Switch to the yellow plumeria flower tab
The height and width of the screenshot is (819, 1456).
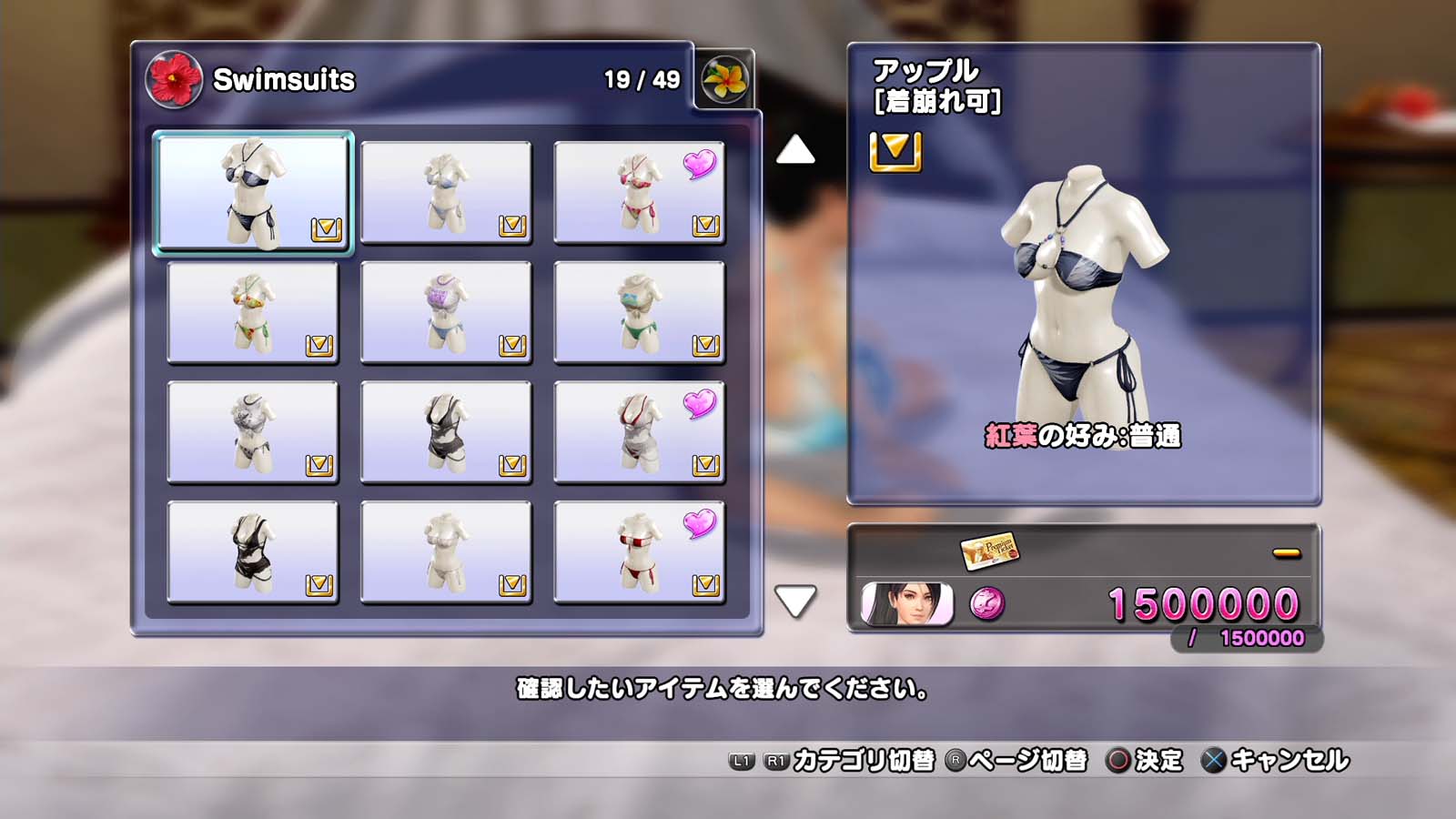coord(724,79)
